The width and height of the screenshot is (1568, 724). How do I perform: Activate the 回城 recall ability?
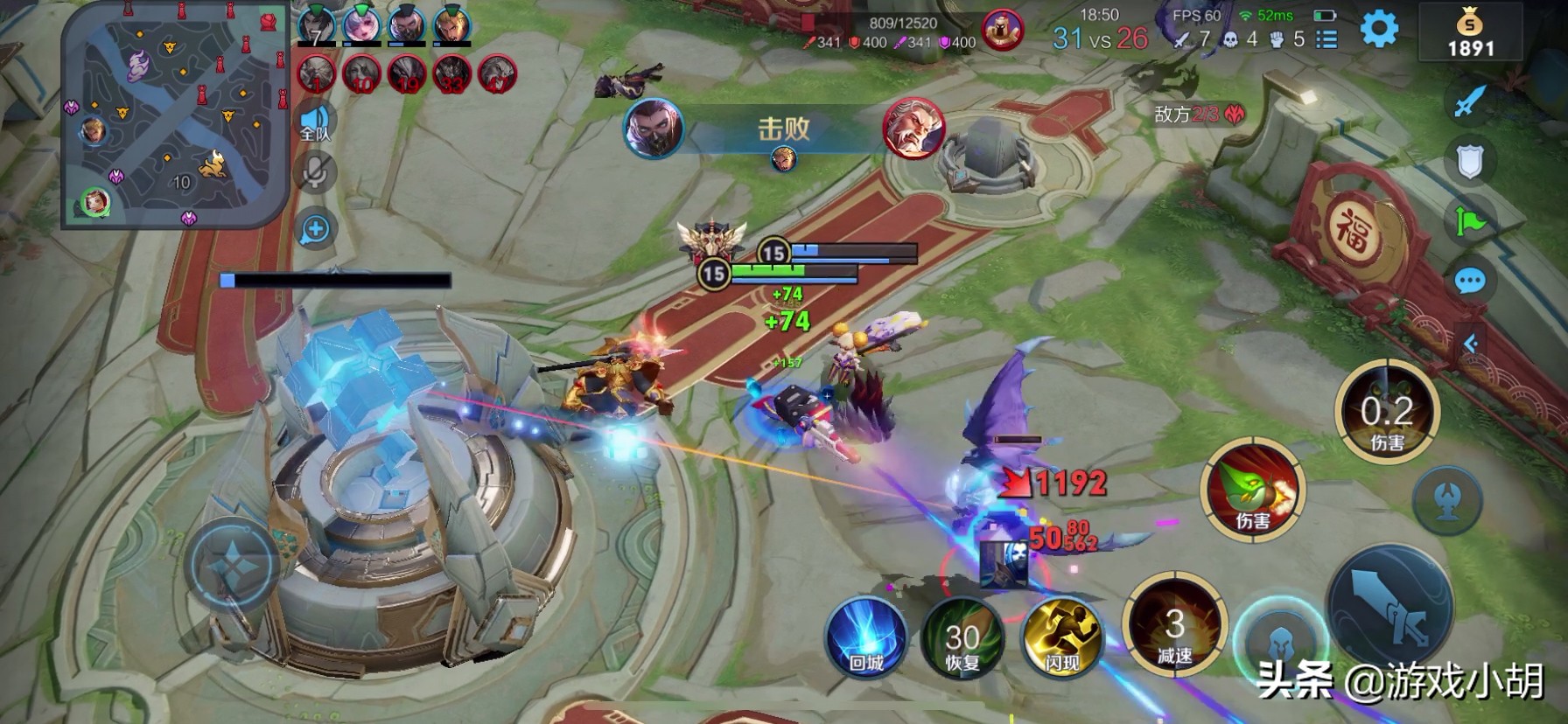(x=866, y=637)
